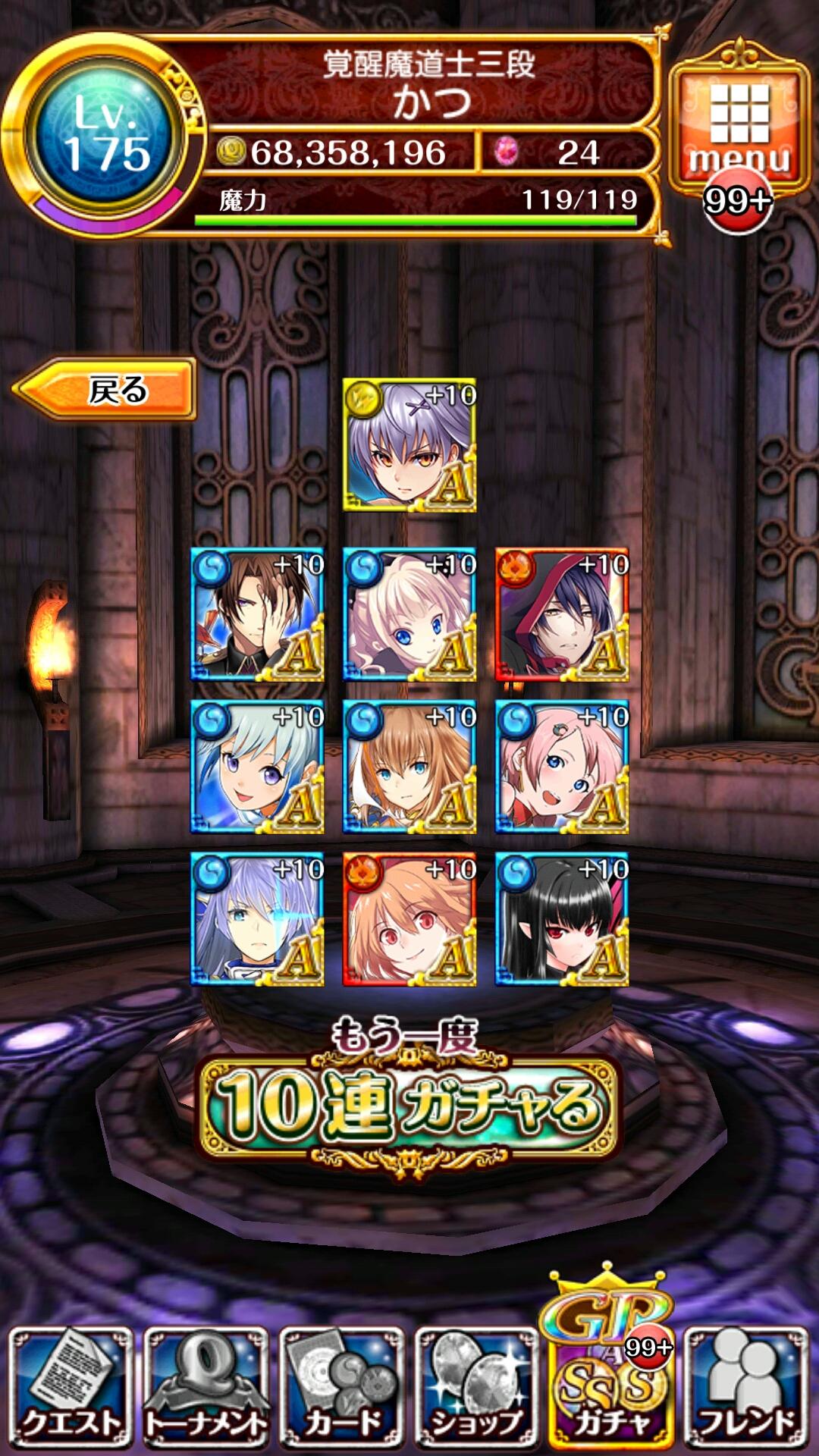Roll the 10連ガチャる gacha again

(x=409, y=1103)
